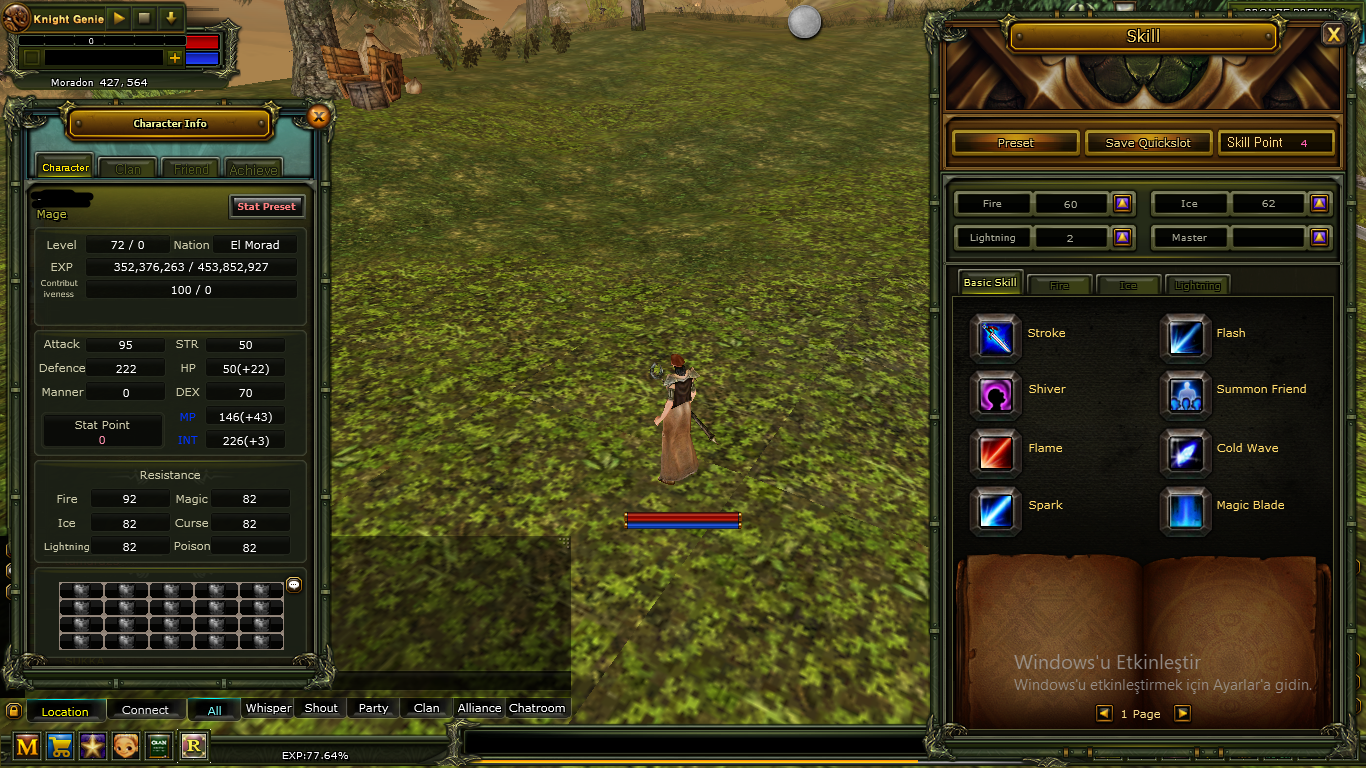Screen dimensions: 1366x768
Task: Click the Save Quickslot button
Action: coord(1148,142)
